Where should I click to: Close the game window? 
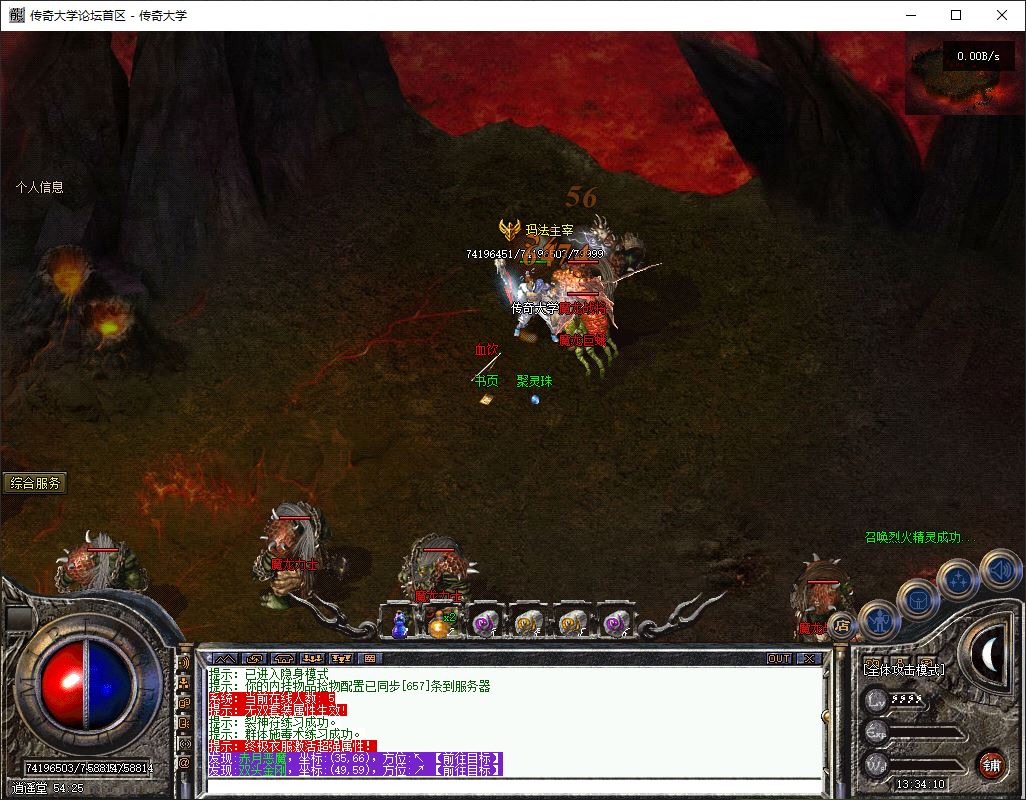coord(1002,15)
